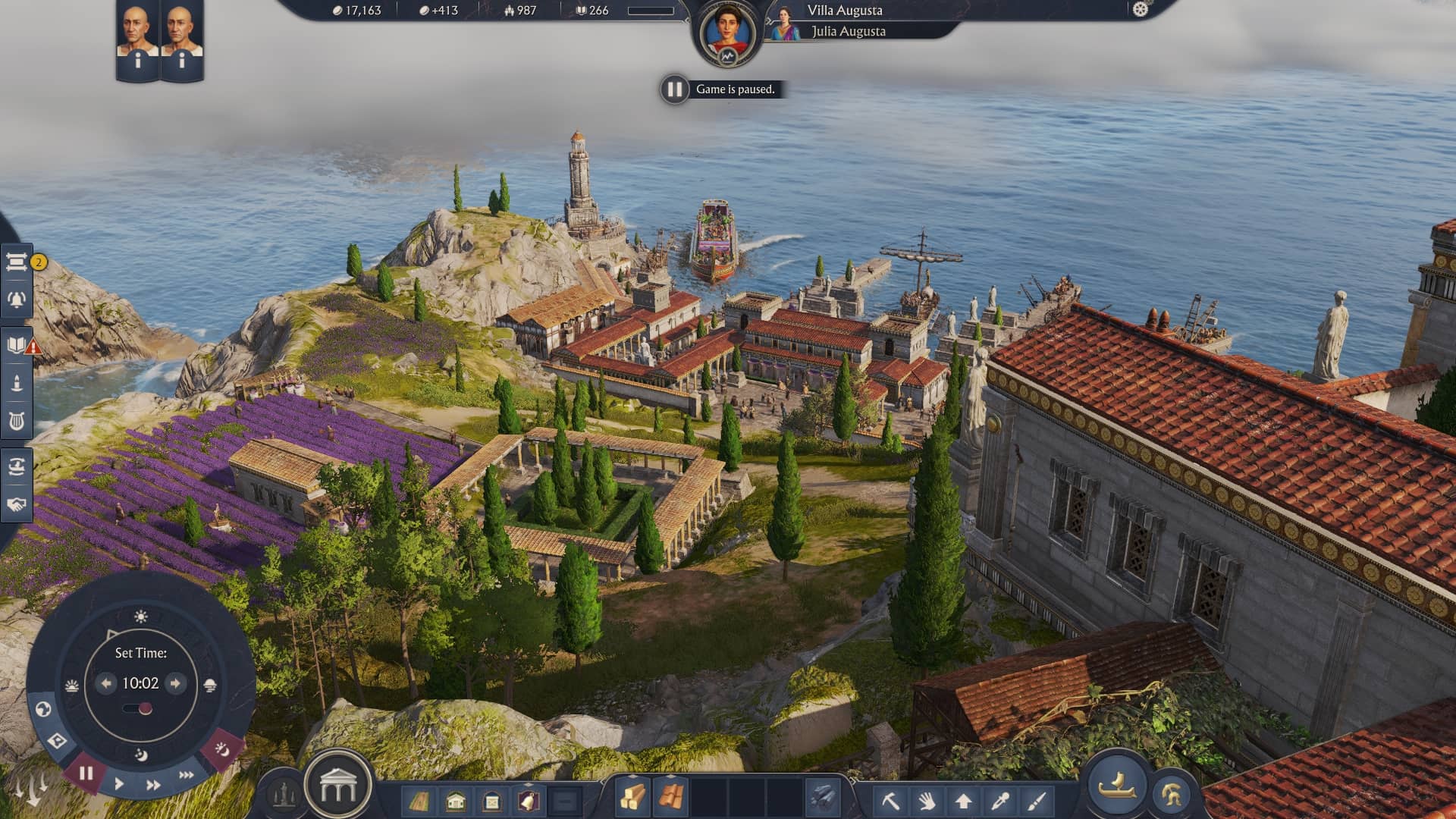Open the ship icon menu
This screenshot has height=819, width=1456.
pos(1116,785)
